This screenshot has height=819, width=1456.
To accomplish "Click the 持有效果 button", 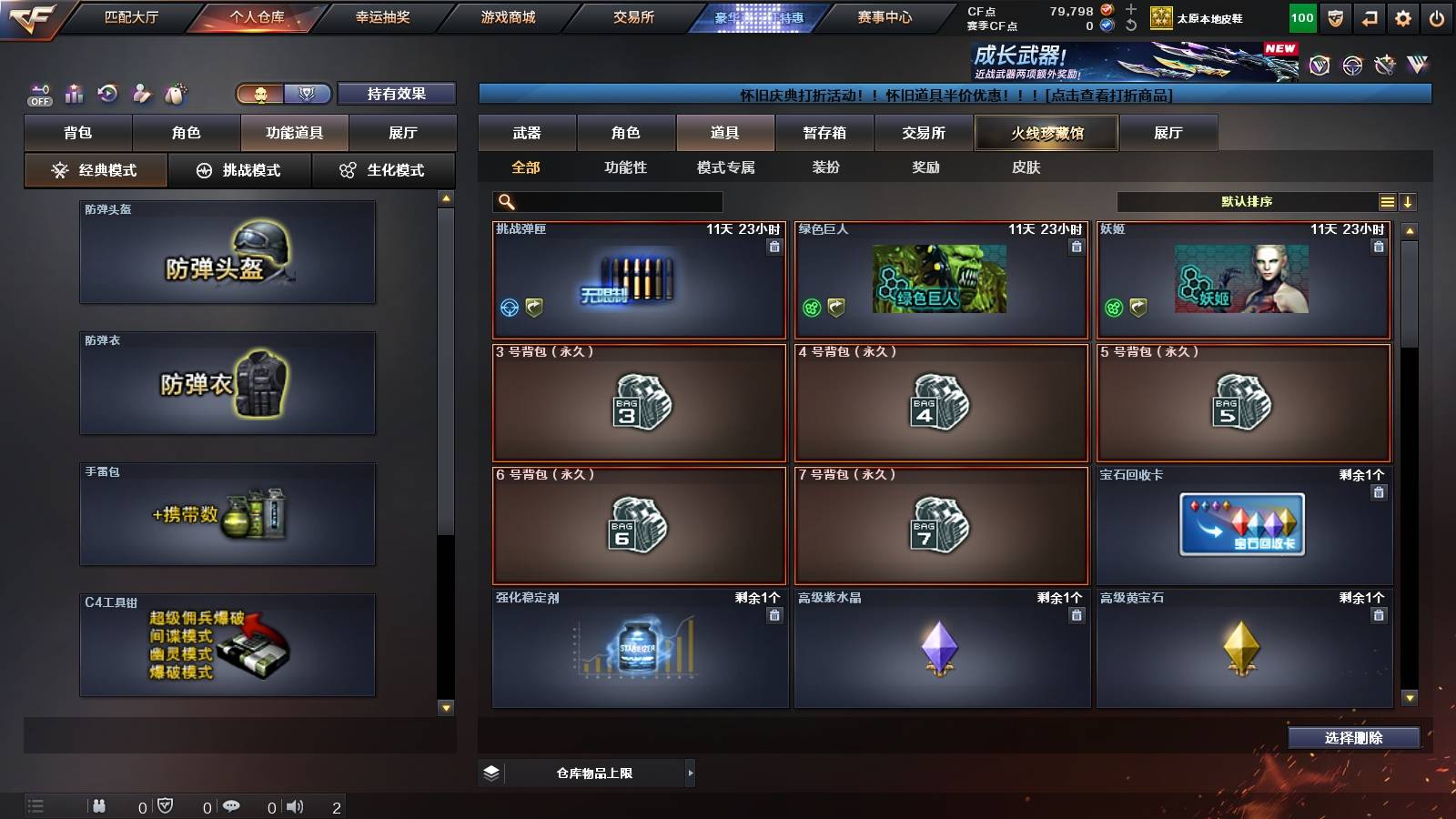I will click(x=396, y=93).
